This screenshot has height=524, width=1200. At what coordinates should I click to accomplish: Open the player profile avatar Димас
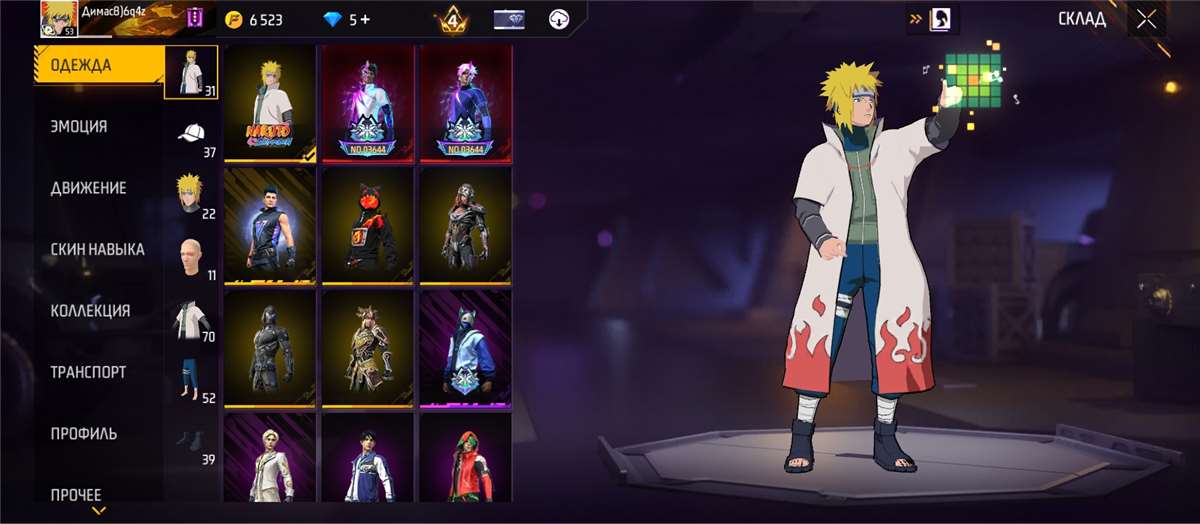pyautogui.click(x=59, y=19)
